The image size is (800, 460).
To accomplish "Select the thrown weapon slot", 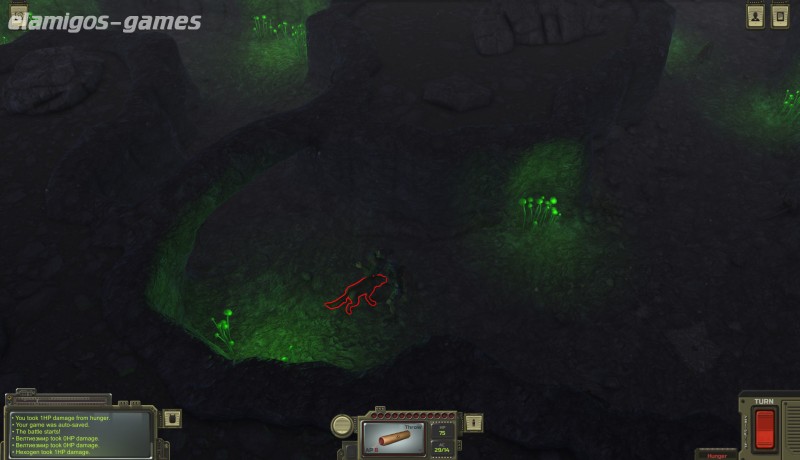I will point(394,437).
